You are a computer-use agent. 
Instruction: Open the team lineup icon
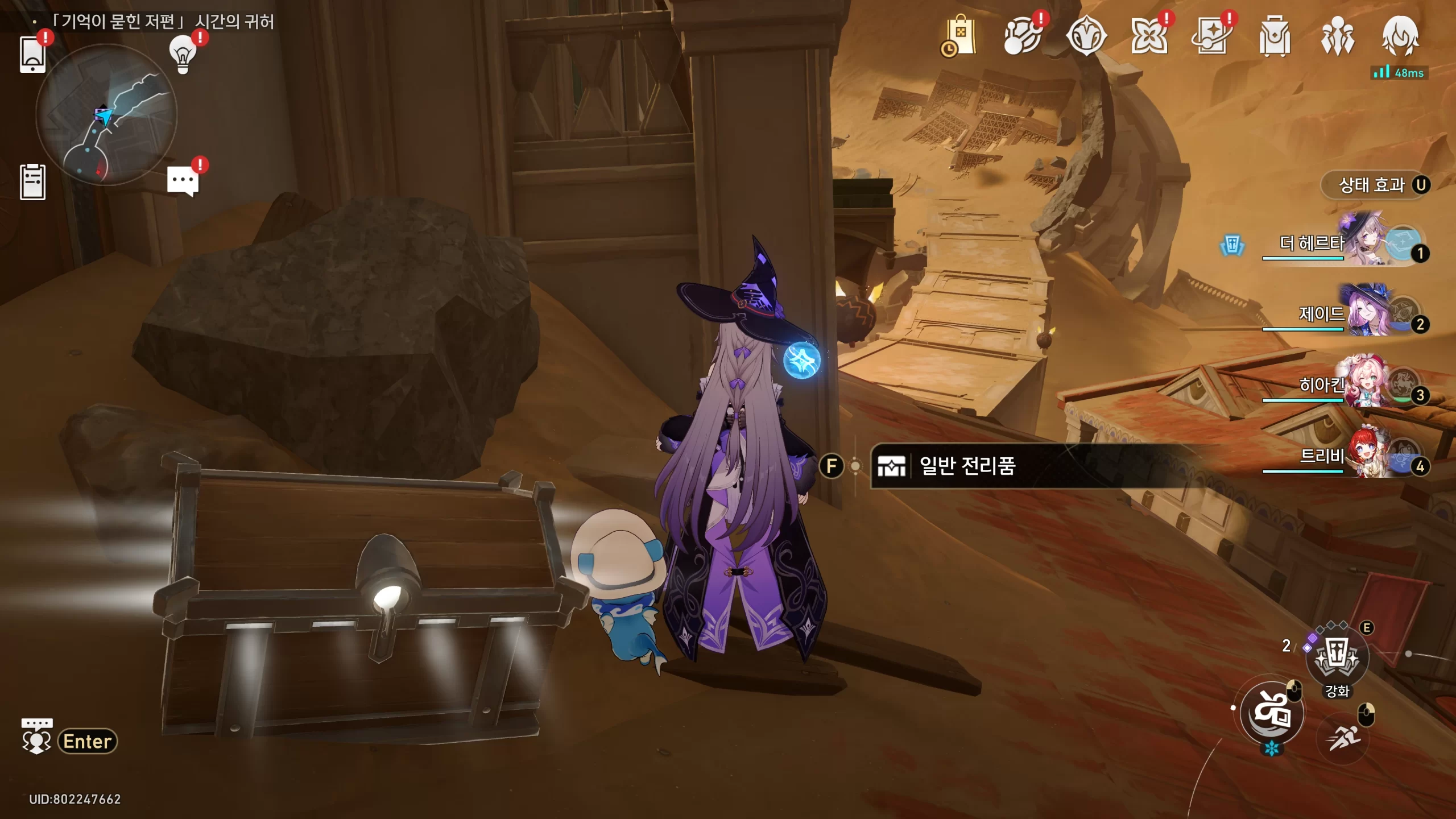tap(1337, 36)
